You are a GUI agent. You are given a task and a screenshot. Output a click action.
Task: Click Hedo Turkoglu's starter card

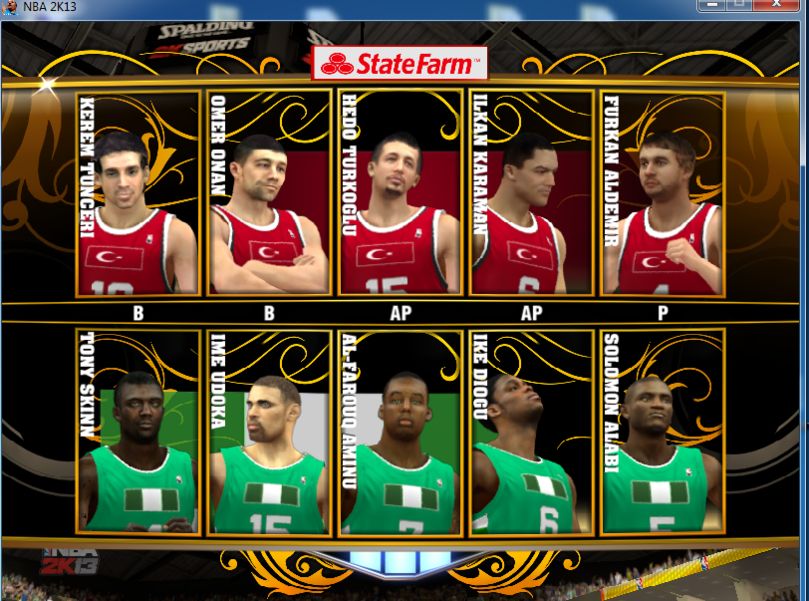coord(400,194)
